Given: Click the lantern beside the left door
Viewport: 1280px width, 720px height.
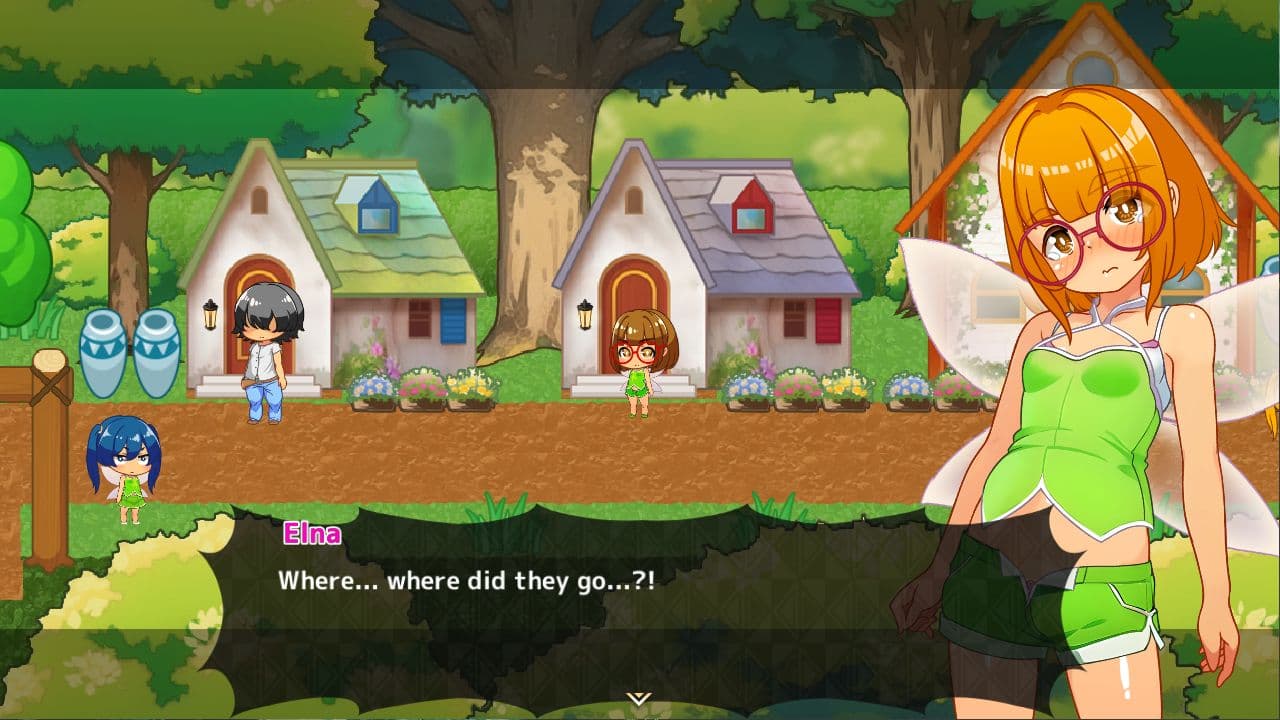Looking at the screenshot, I should tap(211, 317).
